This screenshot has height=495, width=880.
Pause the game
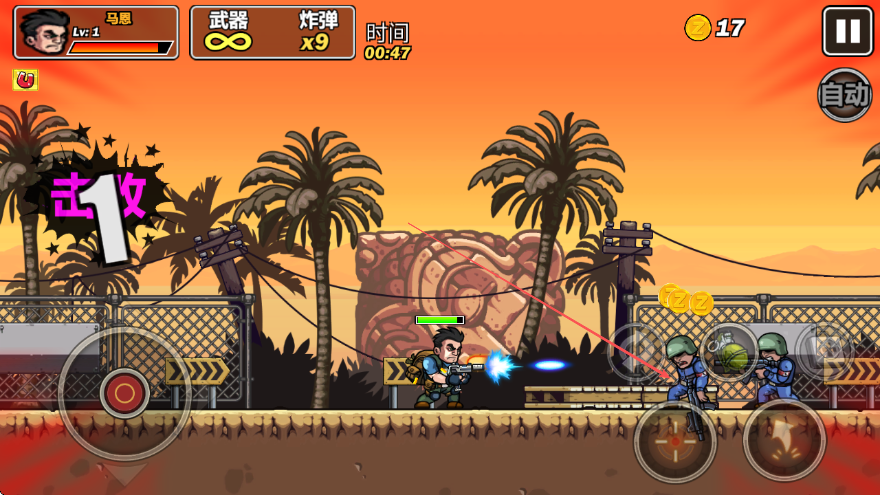coord(847,31)
